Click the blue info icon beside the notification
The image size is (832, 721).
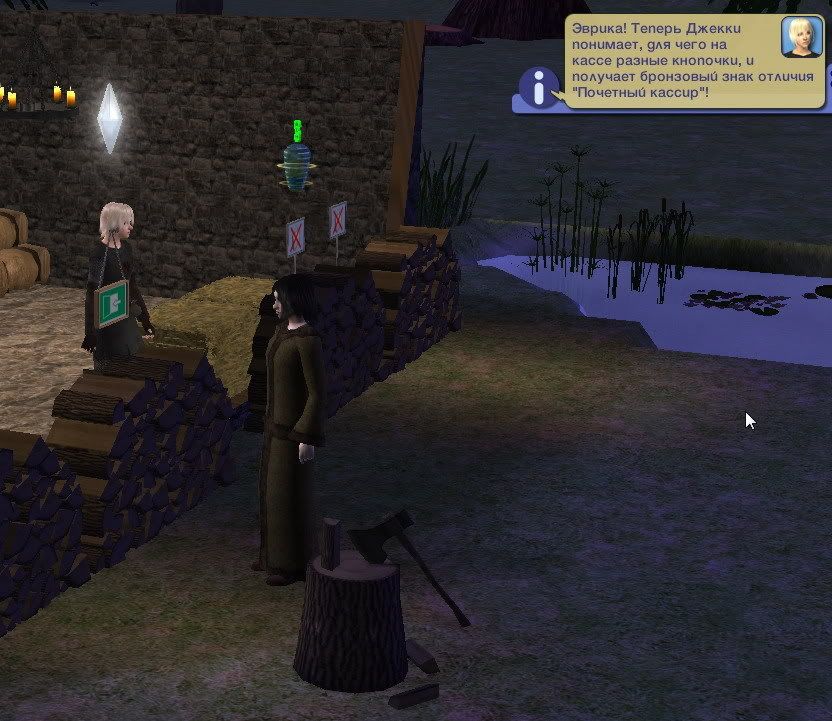[x=541, y=88]
